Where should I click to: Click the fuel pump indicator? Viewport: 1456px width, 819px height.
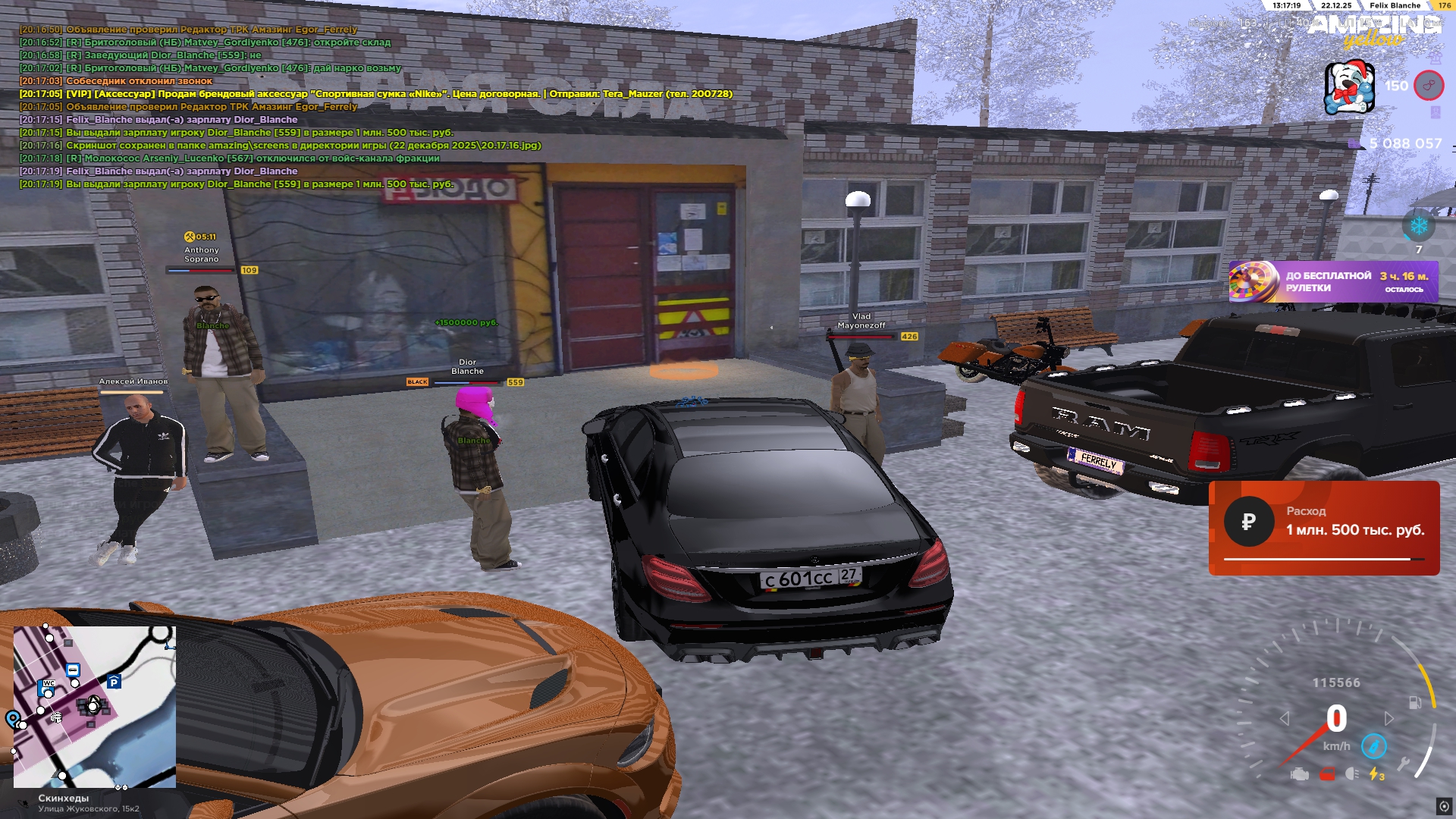[1415, 703]
